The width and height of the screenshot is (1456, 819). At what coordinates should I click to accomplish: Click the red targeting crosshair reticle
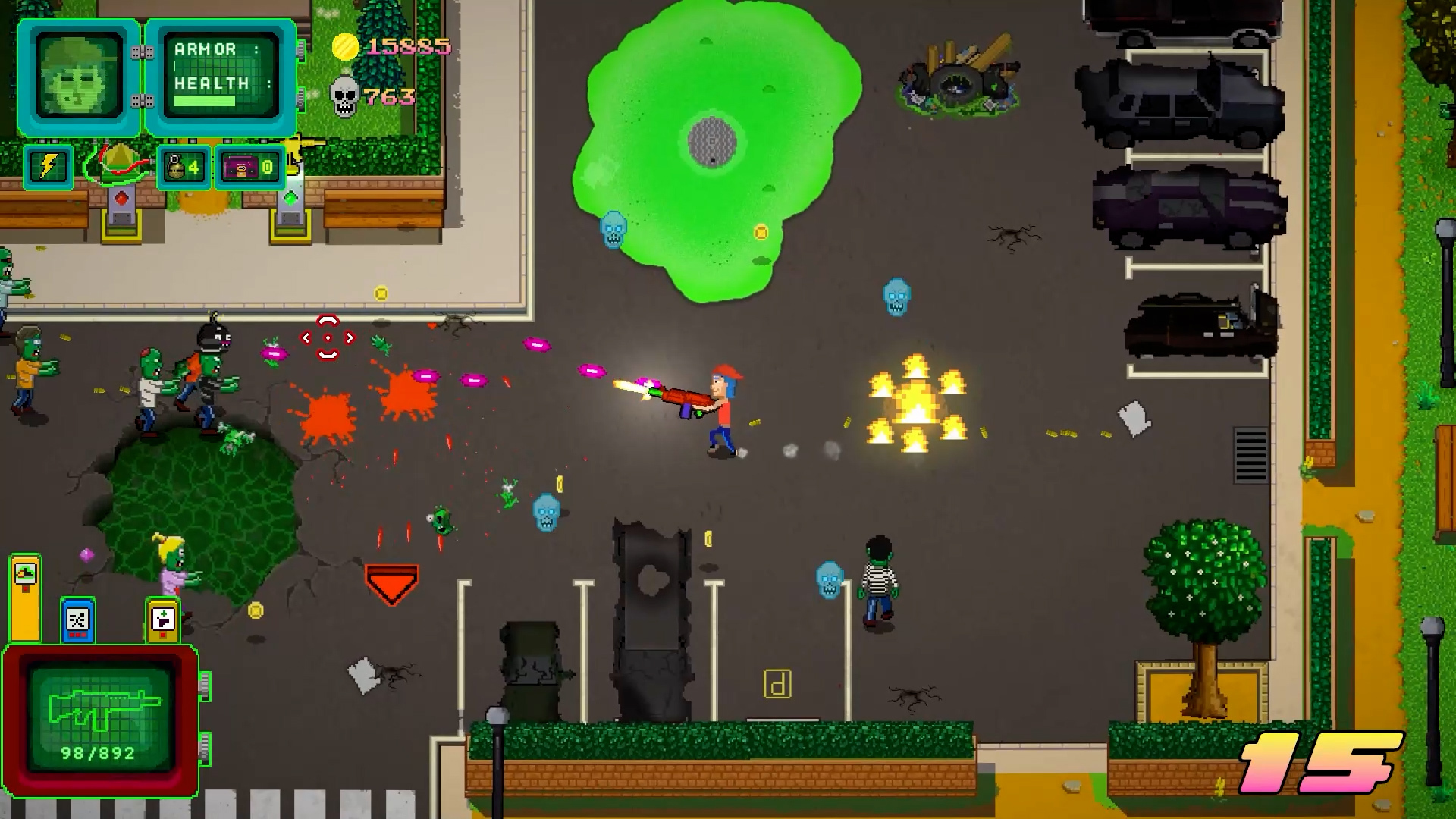tap(327, 336)
